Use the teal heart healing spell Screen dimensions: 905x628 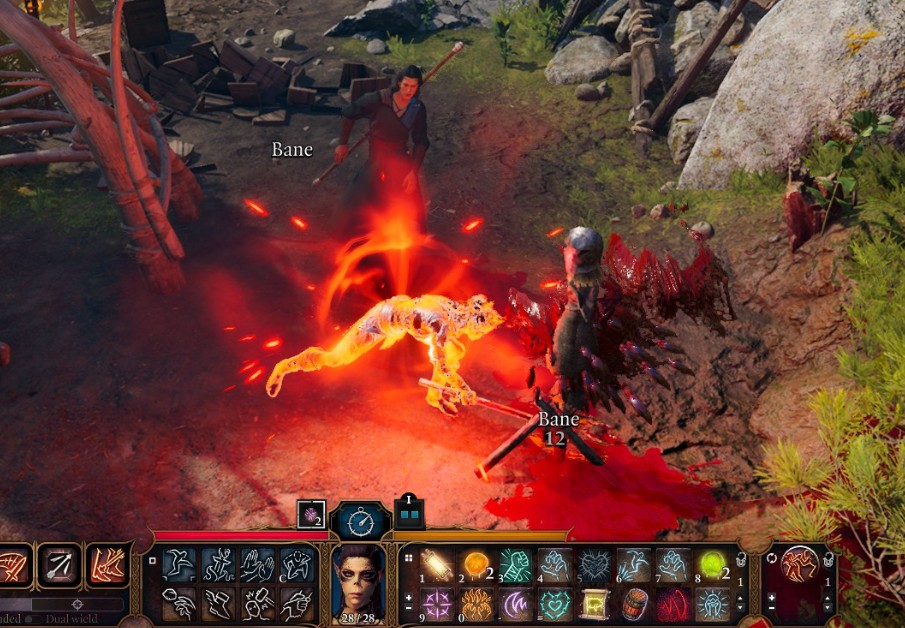tap(554, 604)
